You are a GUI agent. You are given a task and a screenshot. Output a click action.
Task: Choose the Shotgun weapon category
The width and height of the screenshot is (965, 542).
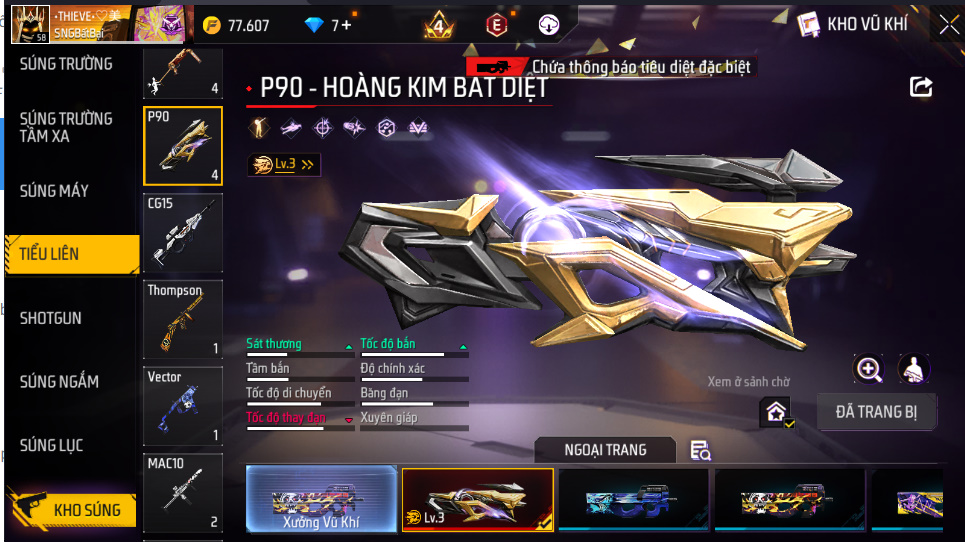click(51, 318)
